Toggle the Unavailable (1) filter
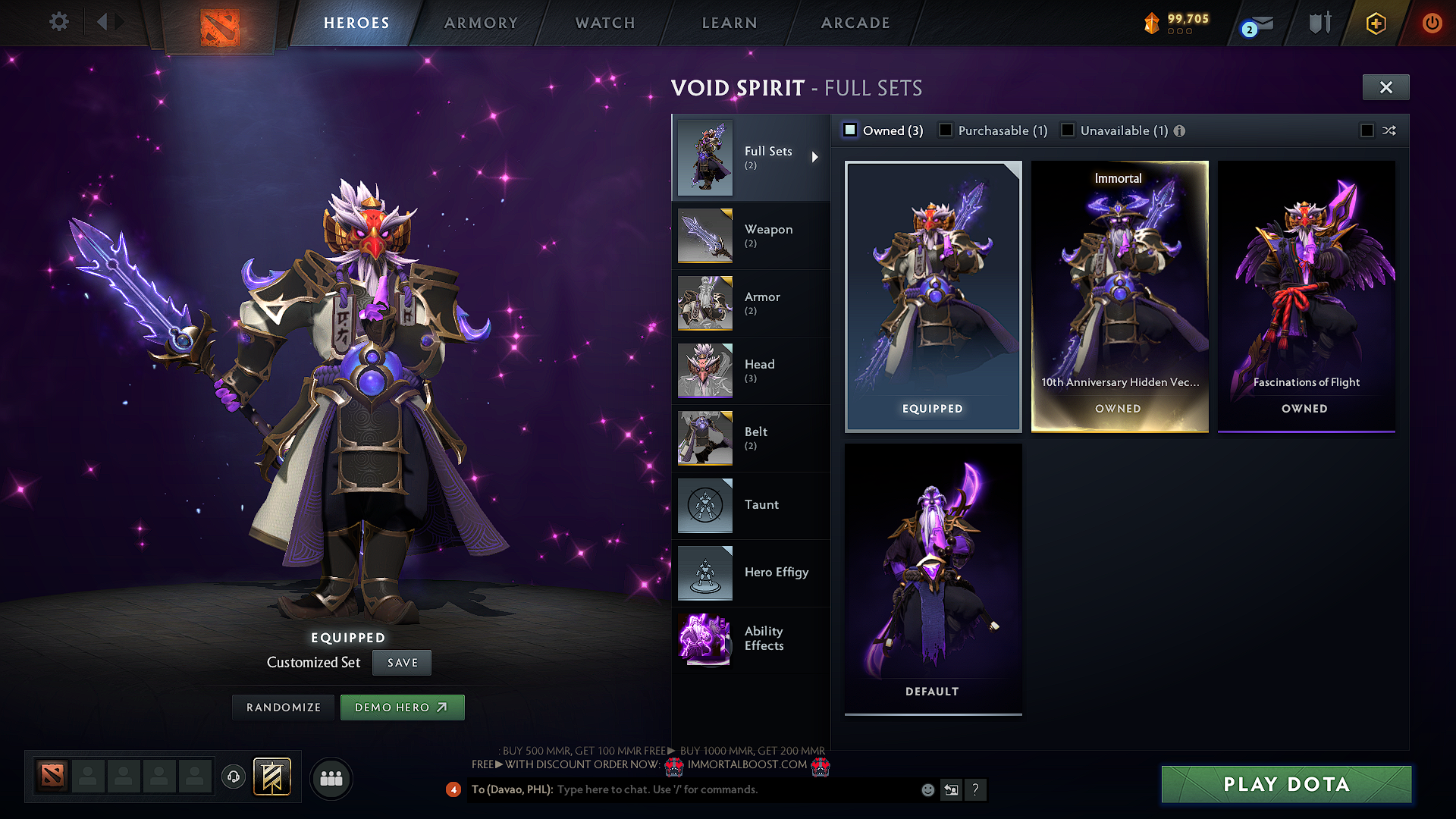This screenshot has height=819, width=1456. tap(1068, 130)
